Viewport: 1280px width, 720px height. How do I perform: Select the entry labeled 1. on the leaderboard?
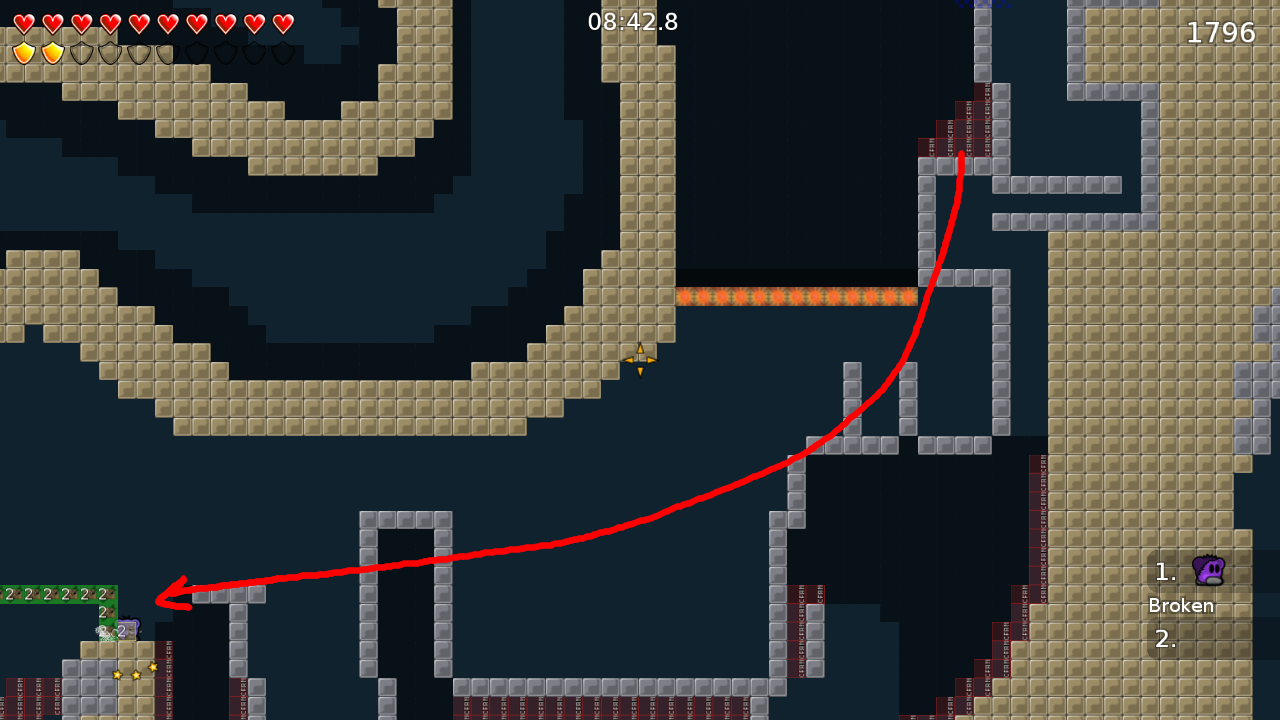1163,571
